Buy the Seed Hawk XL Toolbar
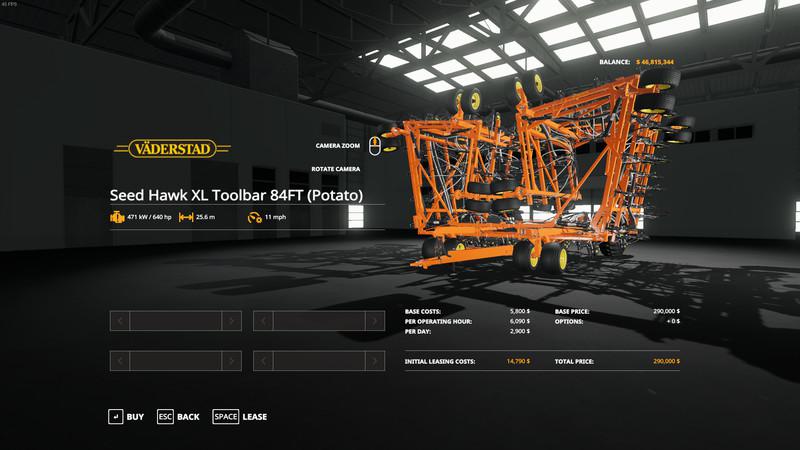Image resolution: width=800 pixels, height=450 pixels. (x=127, y=416)
